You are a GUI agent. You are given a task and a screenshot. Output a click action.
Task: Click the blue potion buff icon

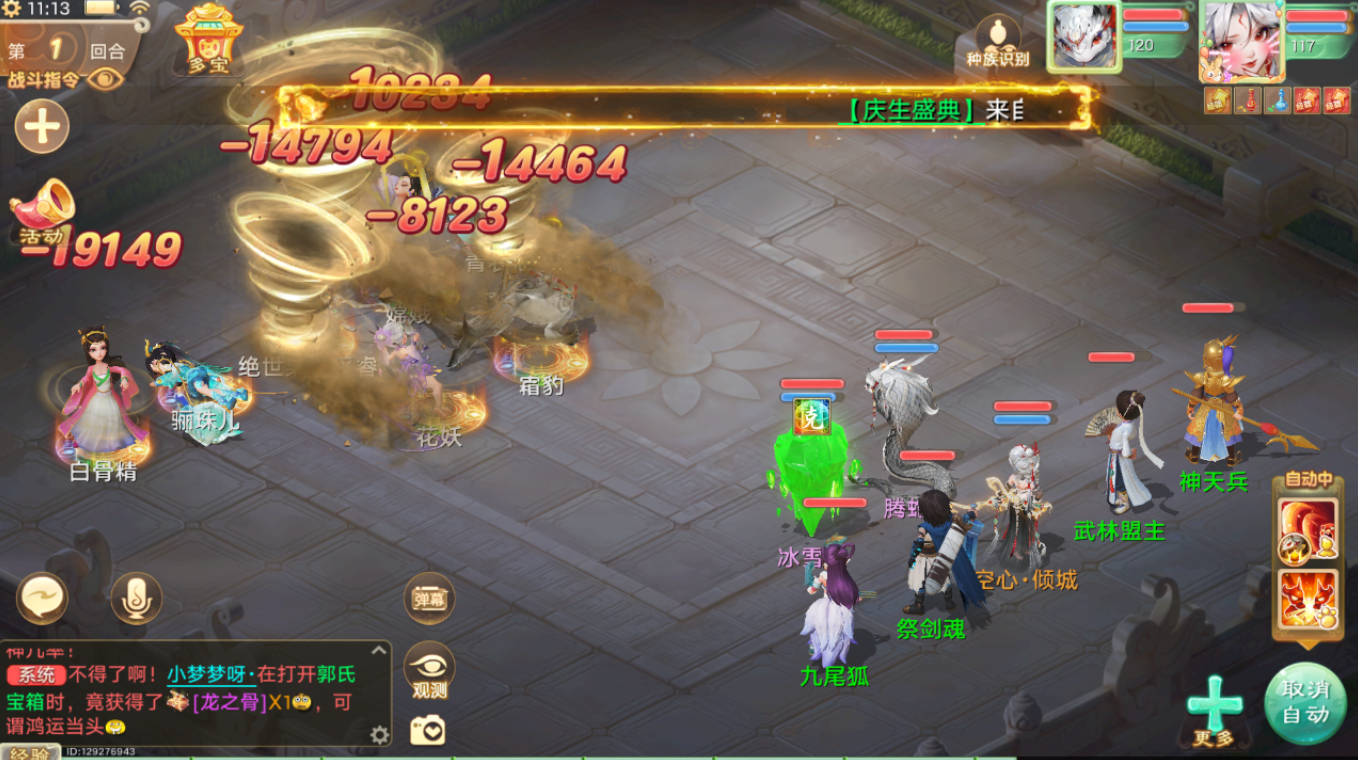pyautogui.click(x=1277, y=100)
